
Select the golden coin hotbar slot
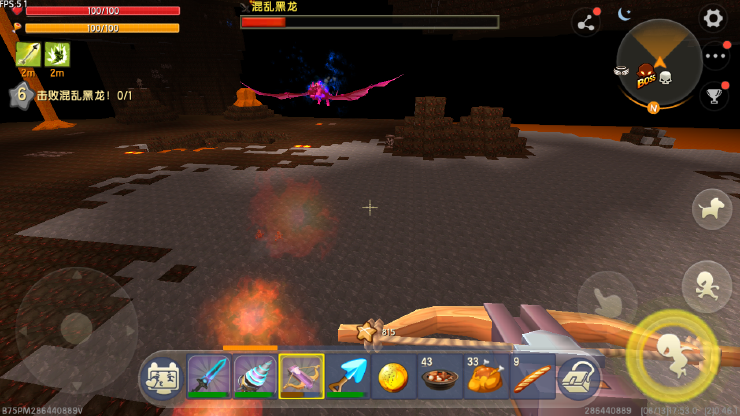394,378
